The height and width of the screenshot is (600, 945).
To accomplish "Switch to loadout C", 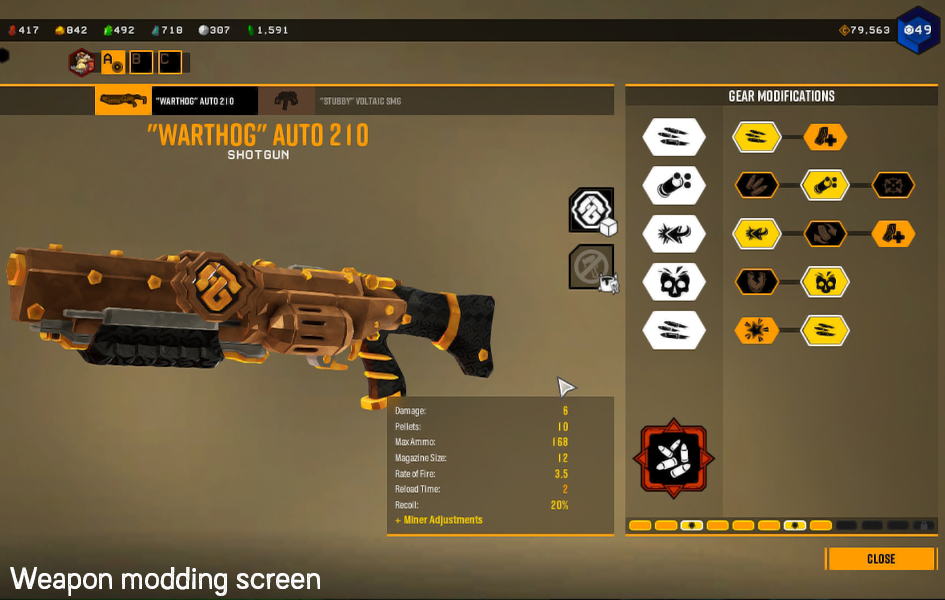I will click(x=169, y=63).
